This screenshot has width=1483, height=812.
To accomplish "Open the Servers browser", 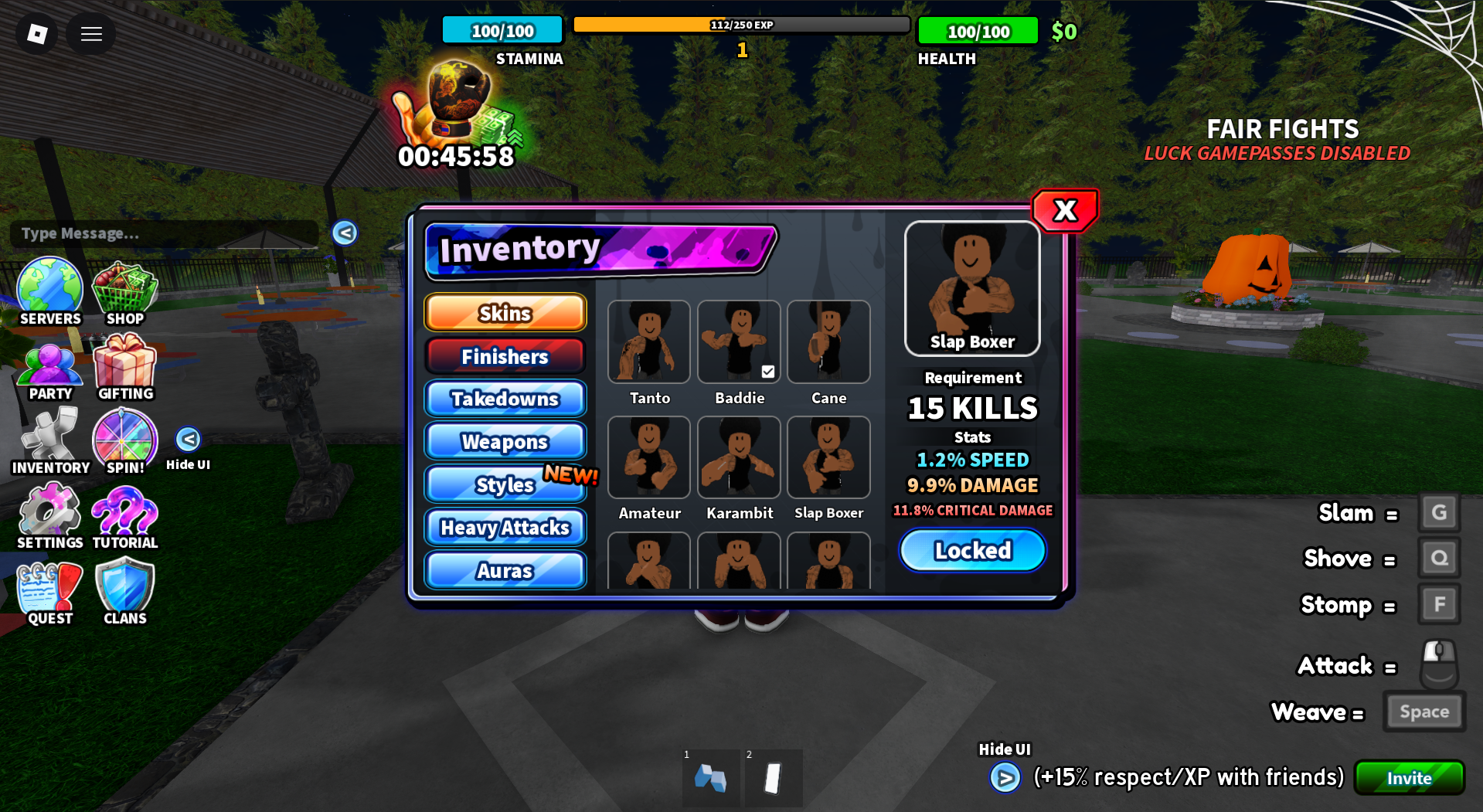I will pos(49,294).
